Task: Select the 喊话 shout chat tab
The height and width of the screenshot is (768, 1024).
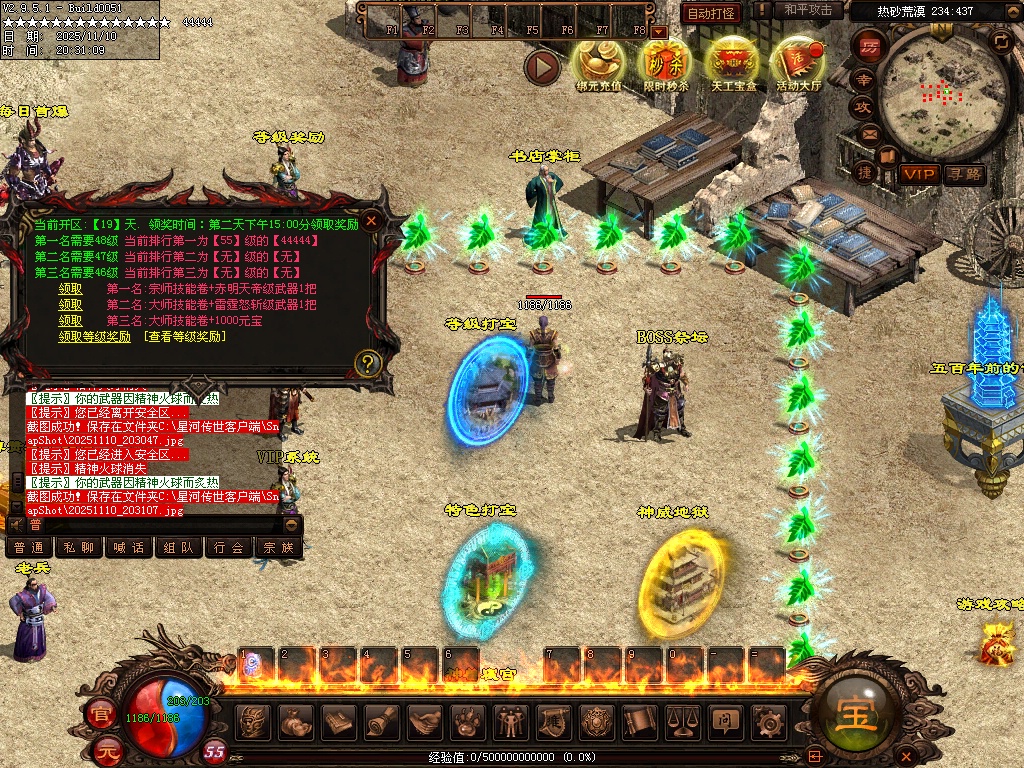Action: click(x=129, y=548)
